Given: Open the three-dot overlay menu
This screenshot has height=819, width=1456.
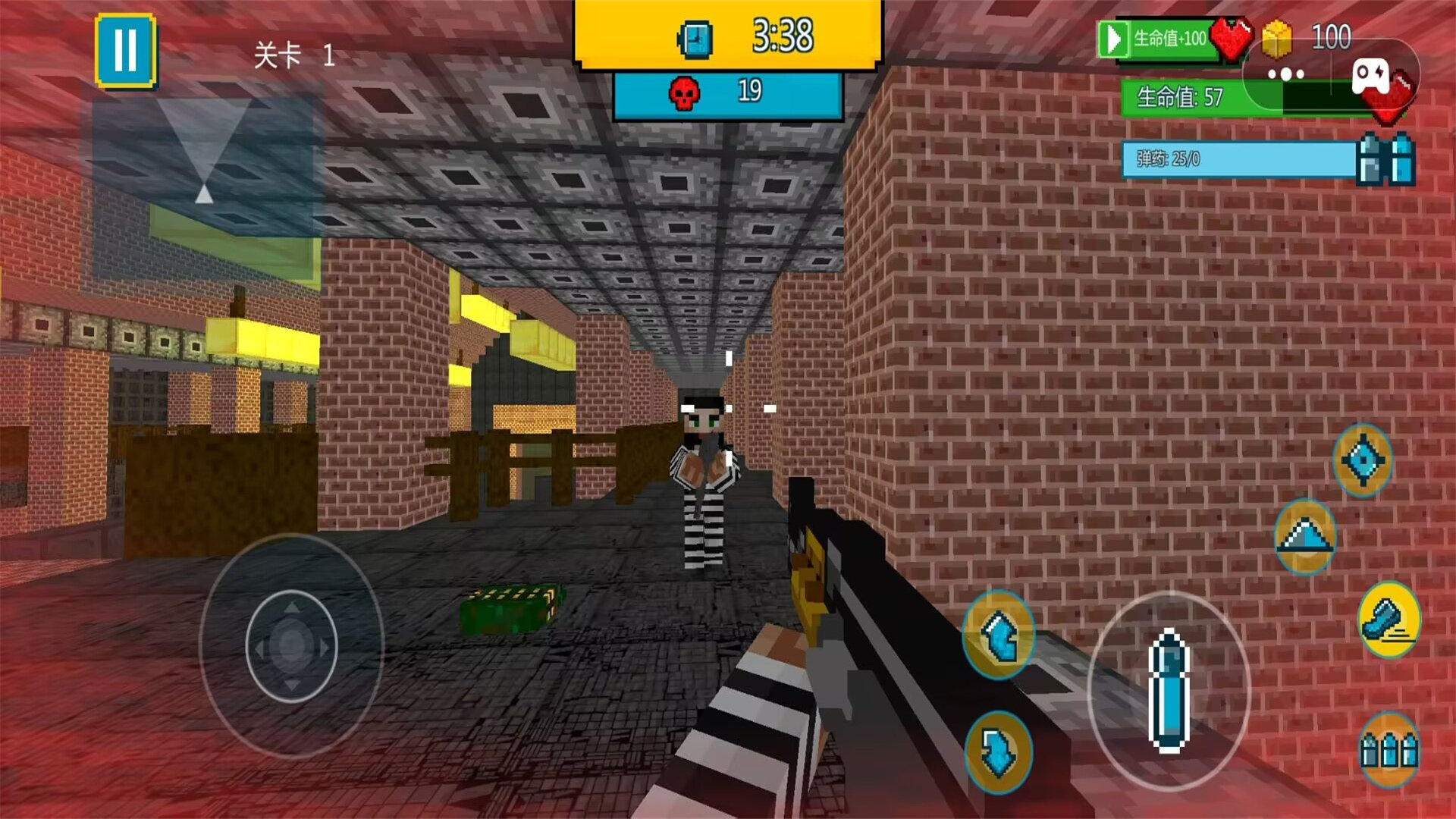Looking at the screenshot, I should pos(1286,74).
